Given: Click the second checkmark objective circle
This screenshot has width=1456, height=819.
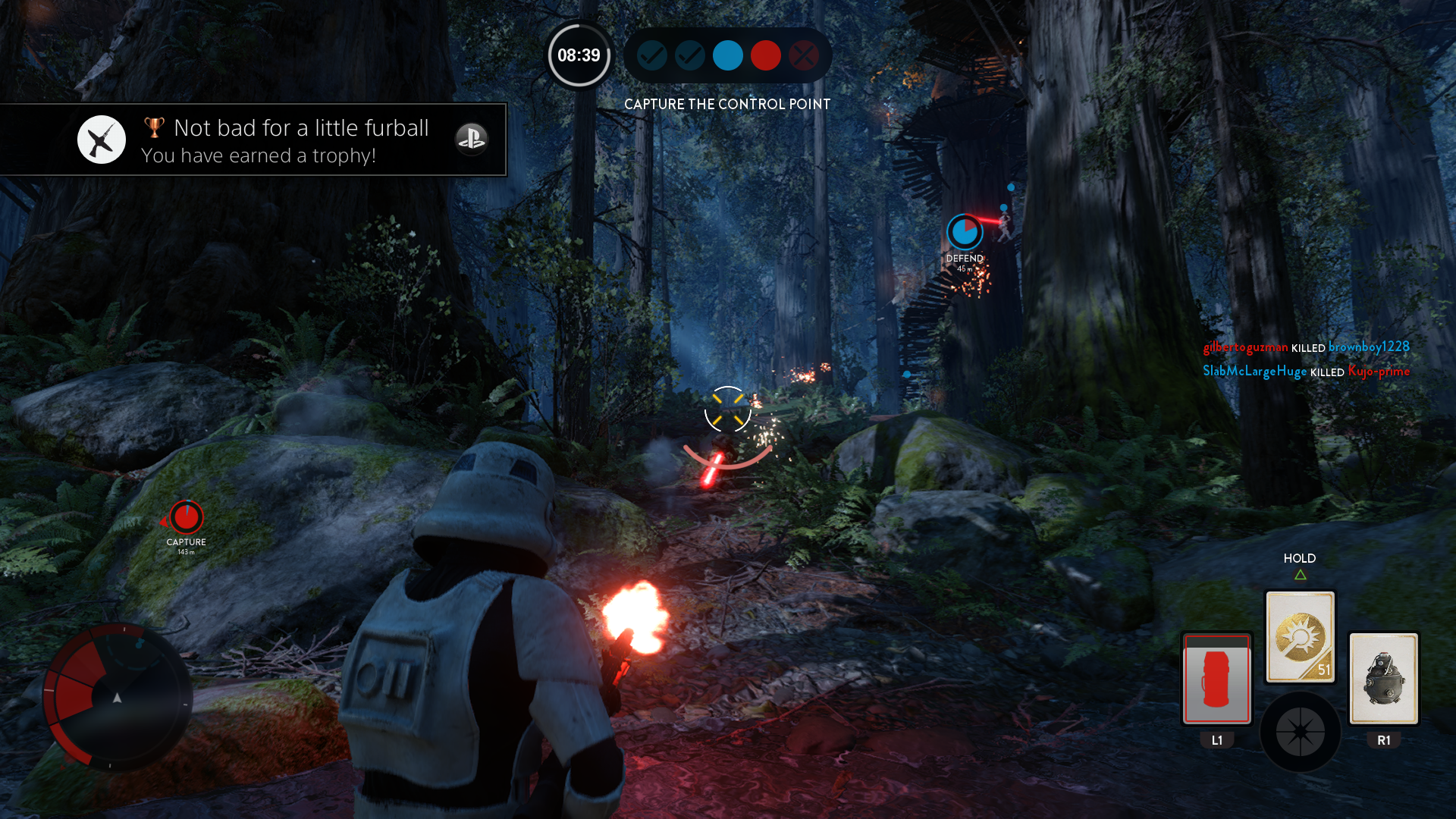Looking at the screenshot, I should (x=690, y=55).
